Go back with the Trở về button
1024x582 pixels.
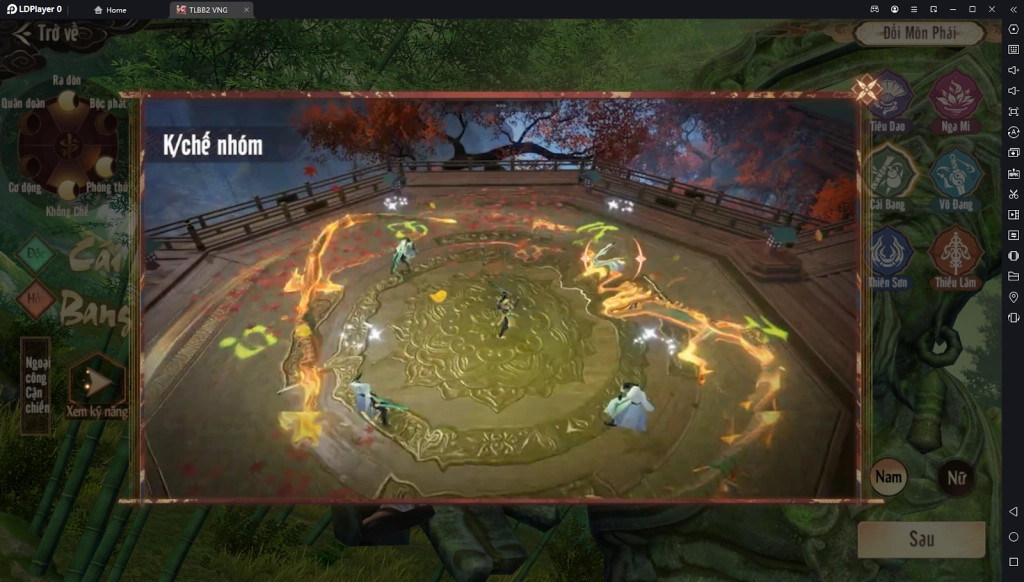(47, 34)
